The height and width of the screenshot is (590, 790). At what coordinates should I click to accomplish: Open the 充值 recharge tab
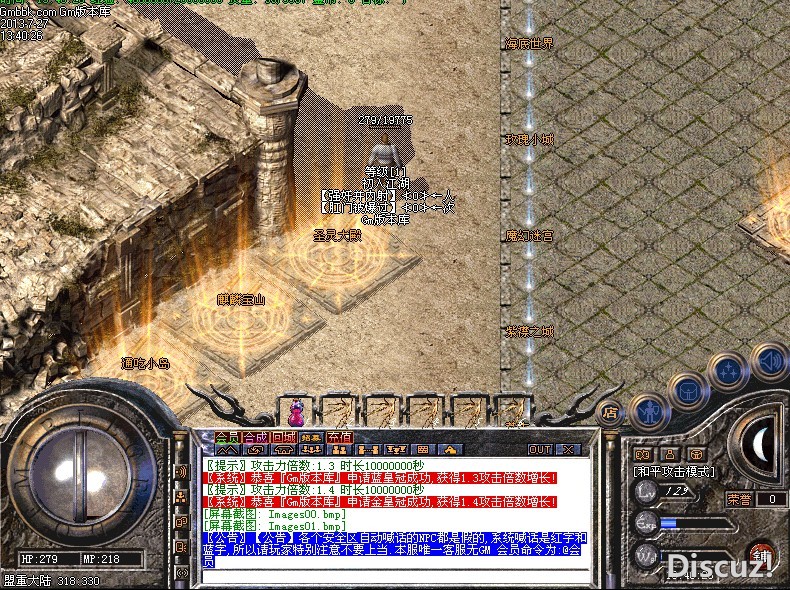[x=340, y=437]
